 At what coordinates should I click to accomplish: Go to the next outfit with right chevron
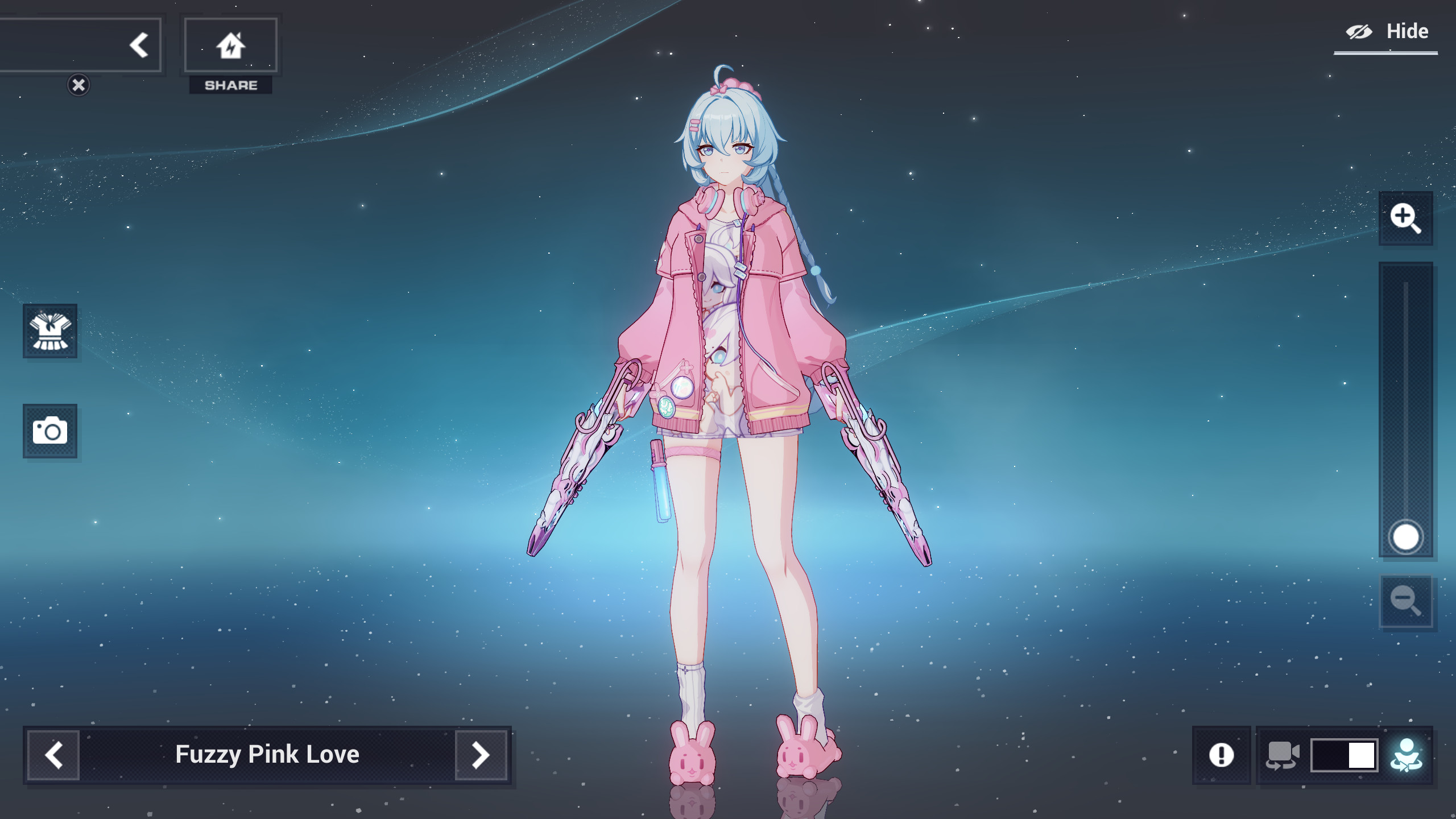click(x=481, y=755)
